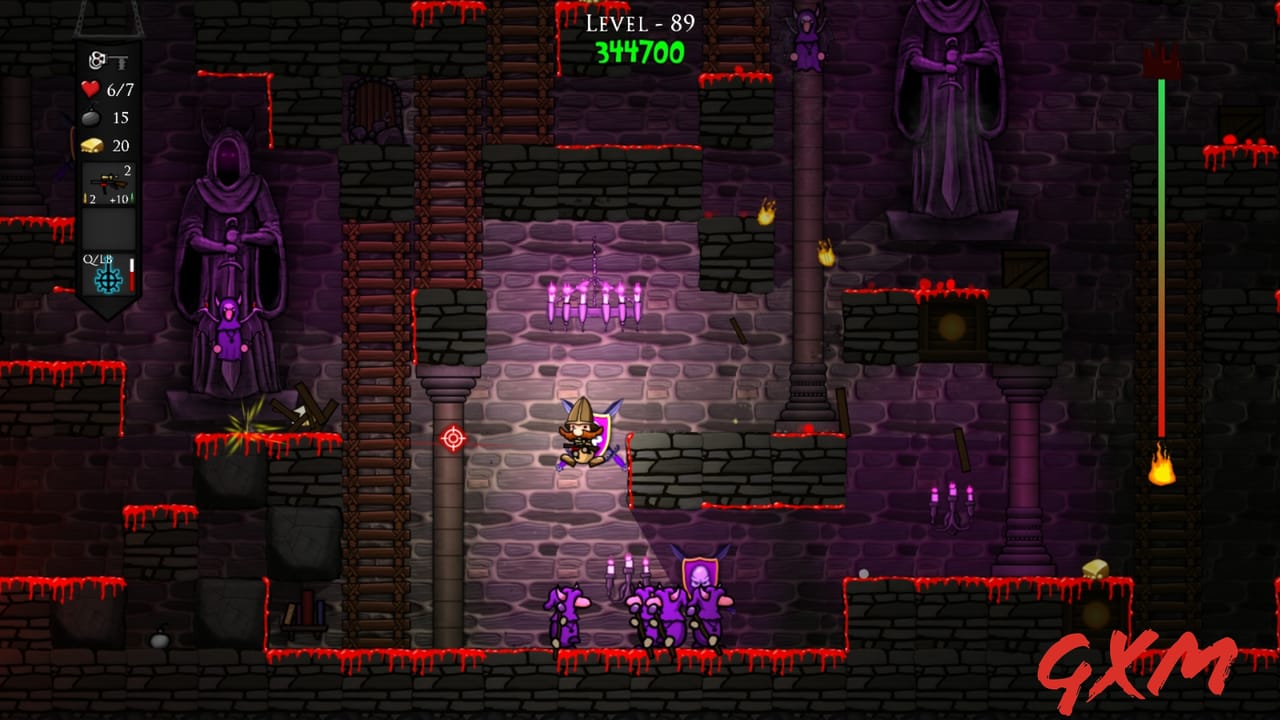Click the empty second weapon slot

(x=110, y=228)
